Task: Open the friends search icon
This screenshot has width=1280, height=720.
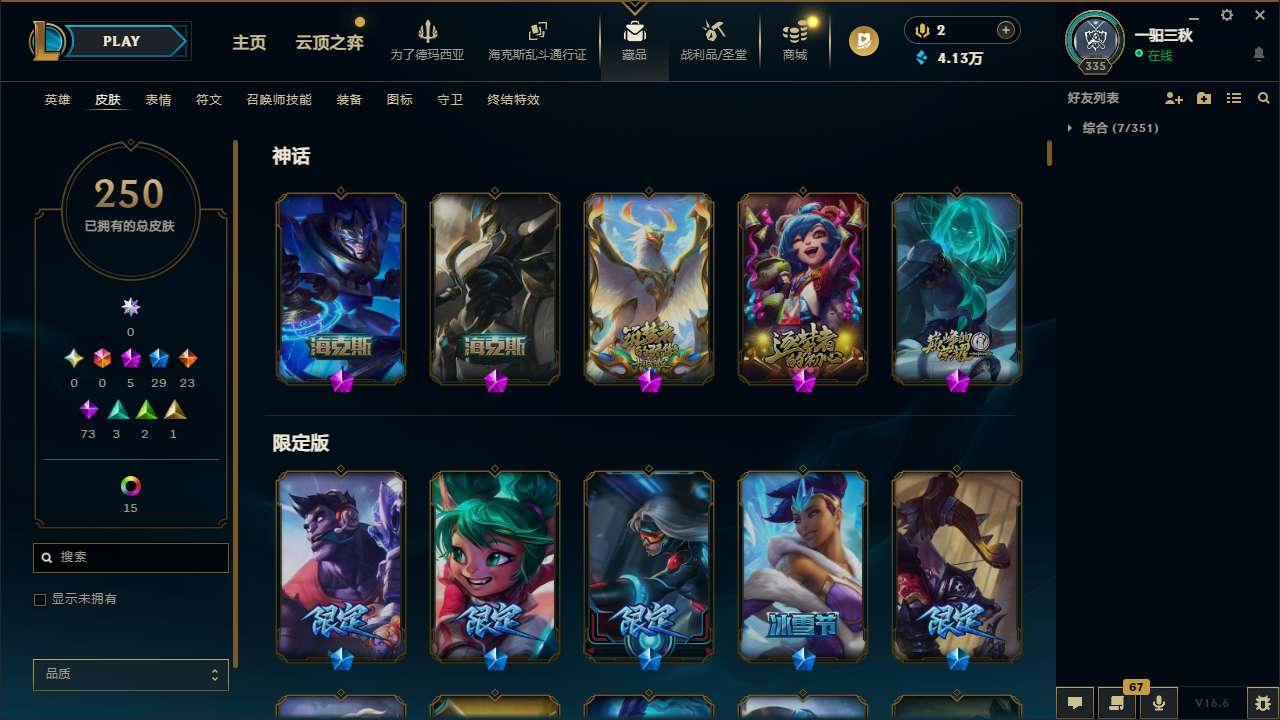Action: 1263,98
